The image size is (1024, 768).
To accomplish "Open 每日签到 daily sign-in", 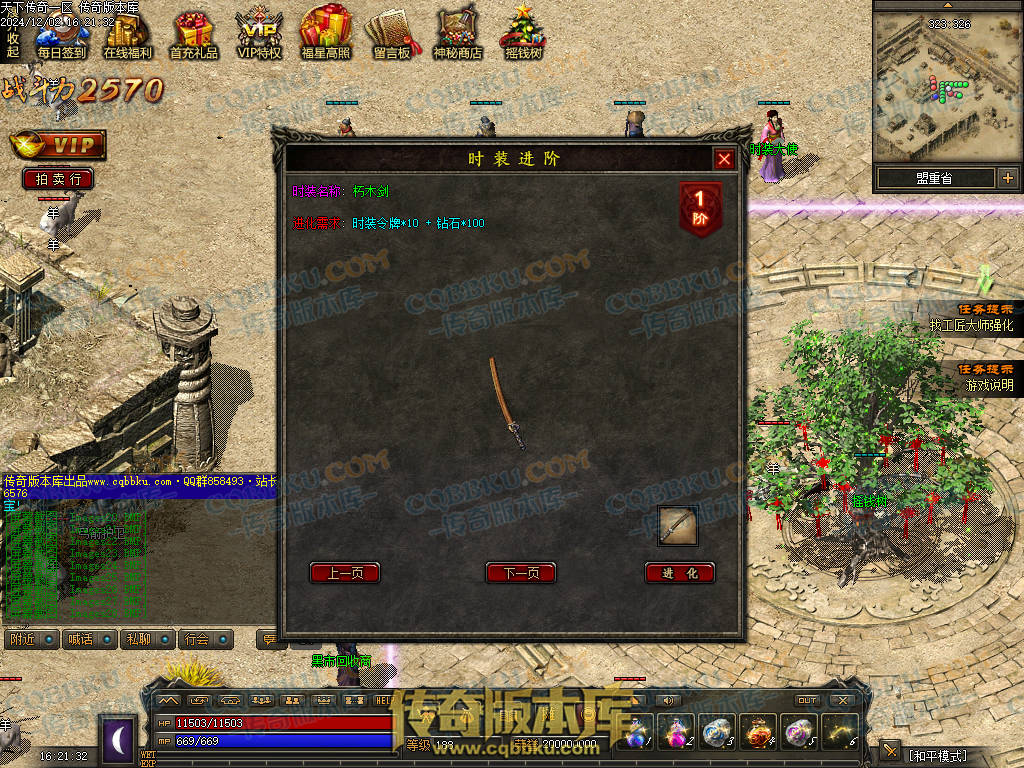I will pyautogui.click(x=61, y=37).
